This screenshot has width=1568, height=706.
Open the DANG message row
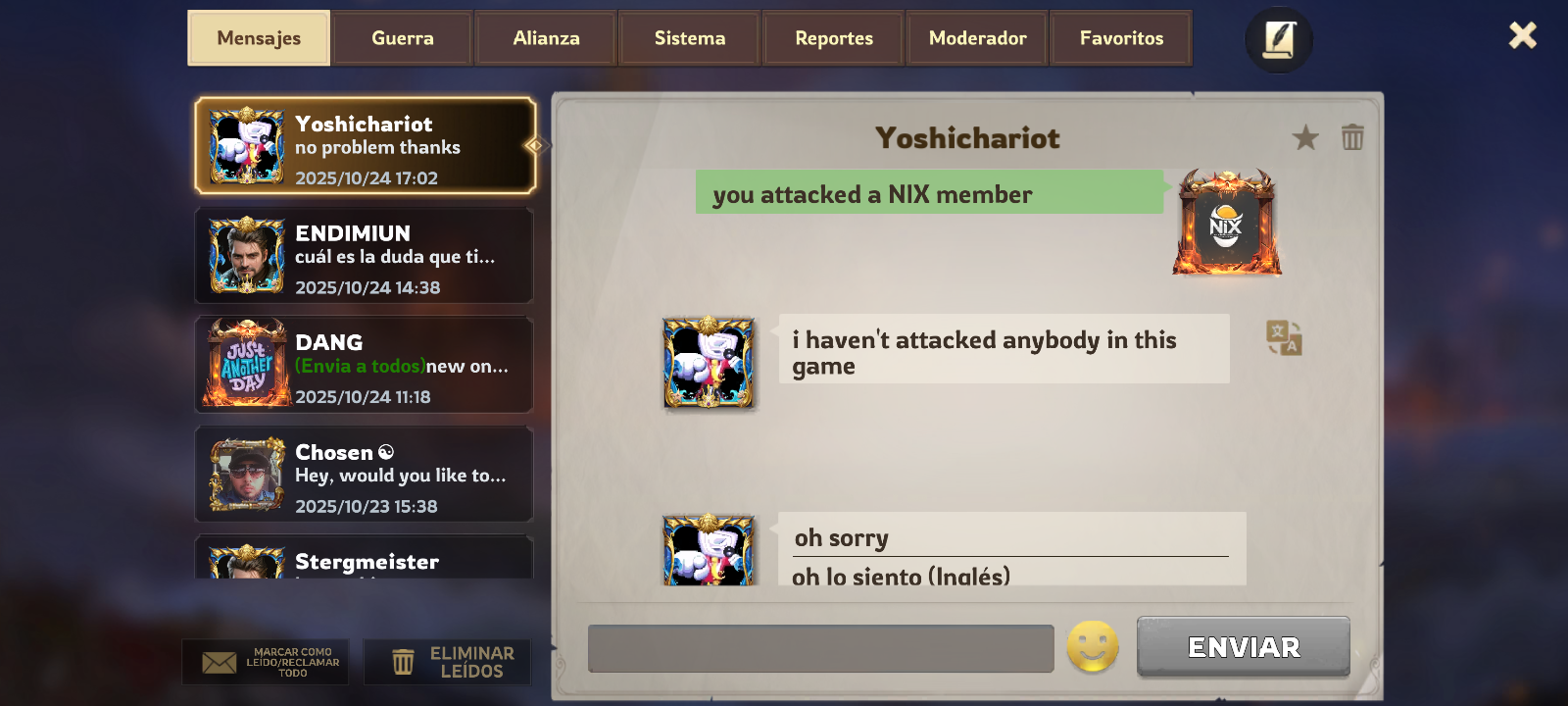tap(365, 365)
